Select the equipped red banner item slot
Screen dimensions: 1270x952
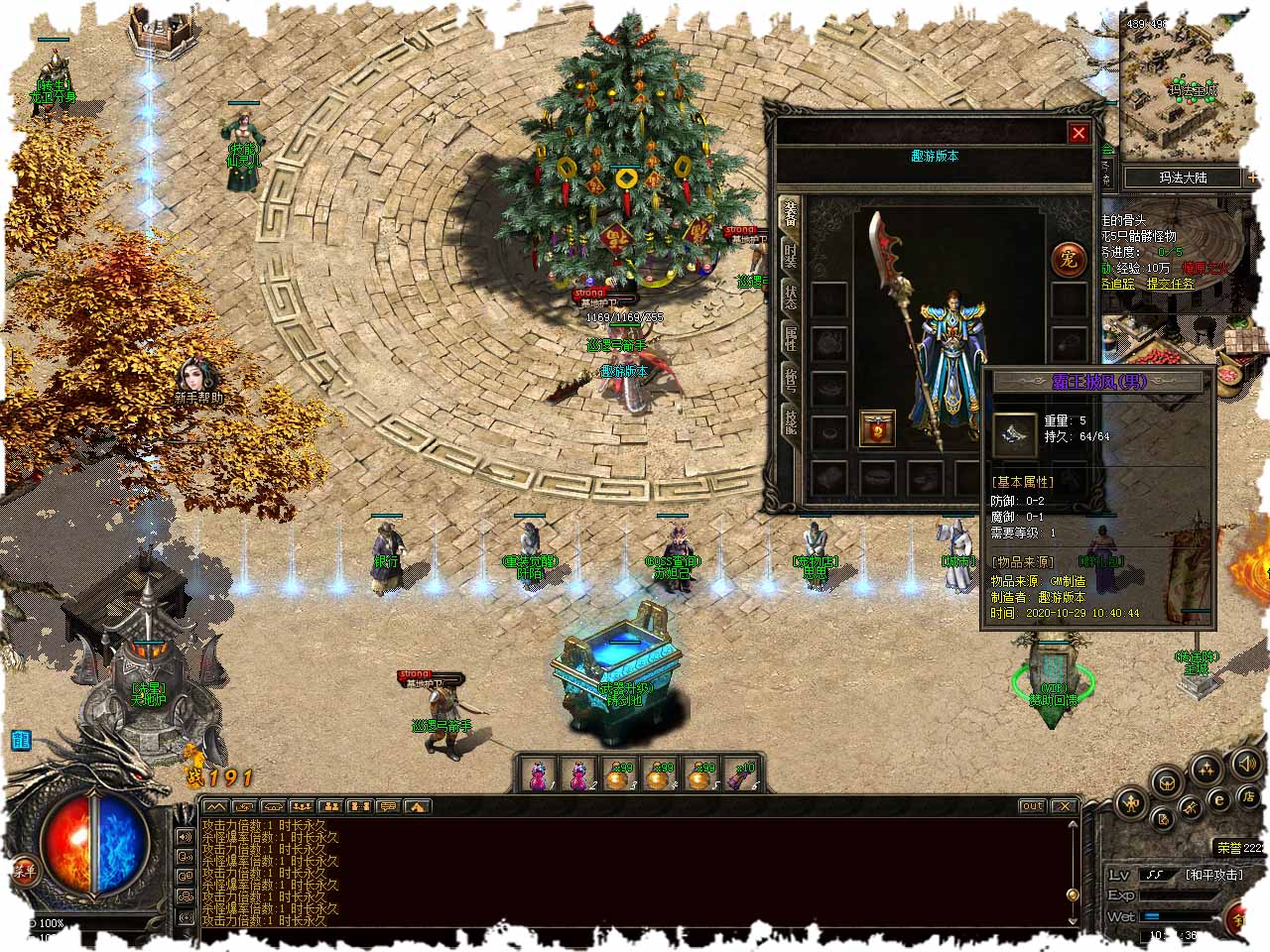pyautogui.click(x=877, y=428)
